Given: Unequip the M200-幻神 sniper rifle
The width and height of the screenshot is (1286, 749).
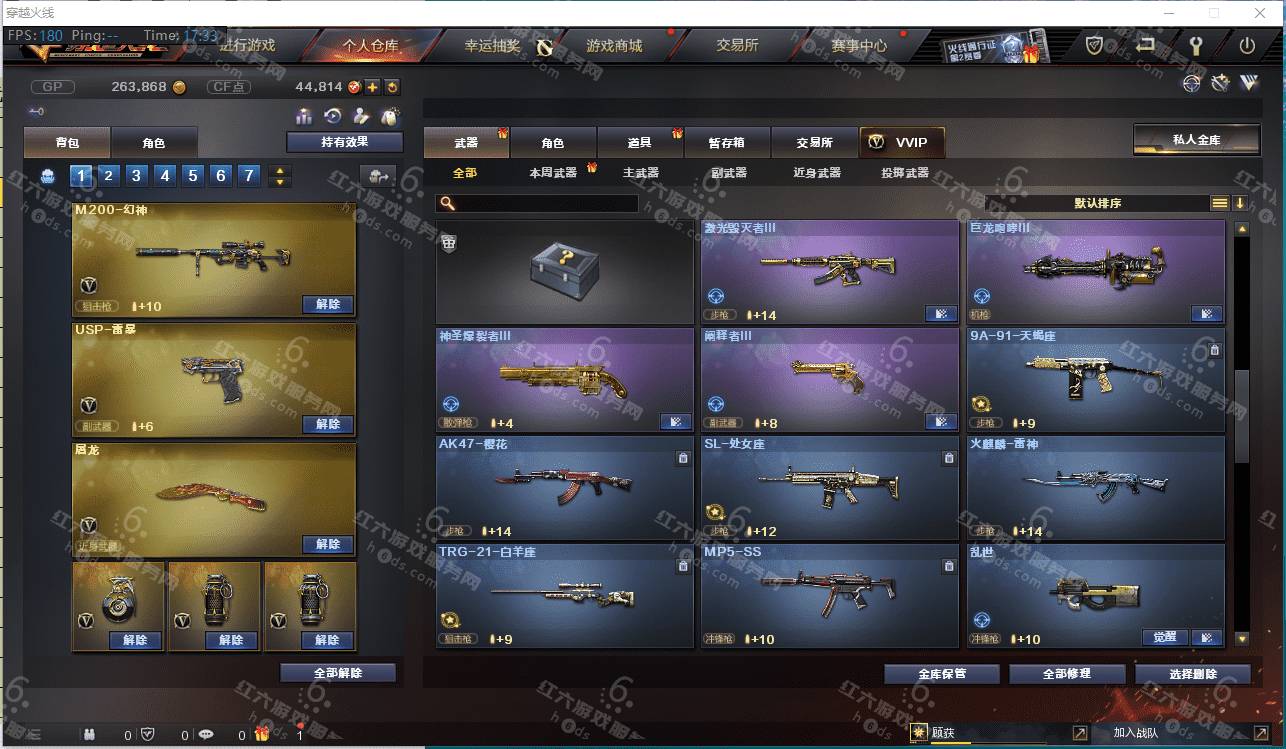Looking at the screenshot, I should coord(327,304).
